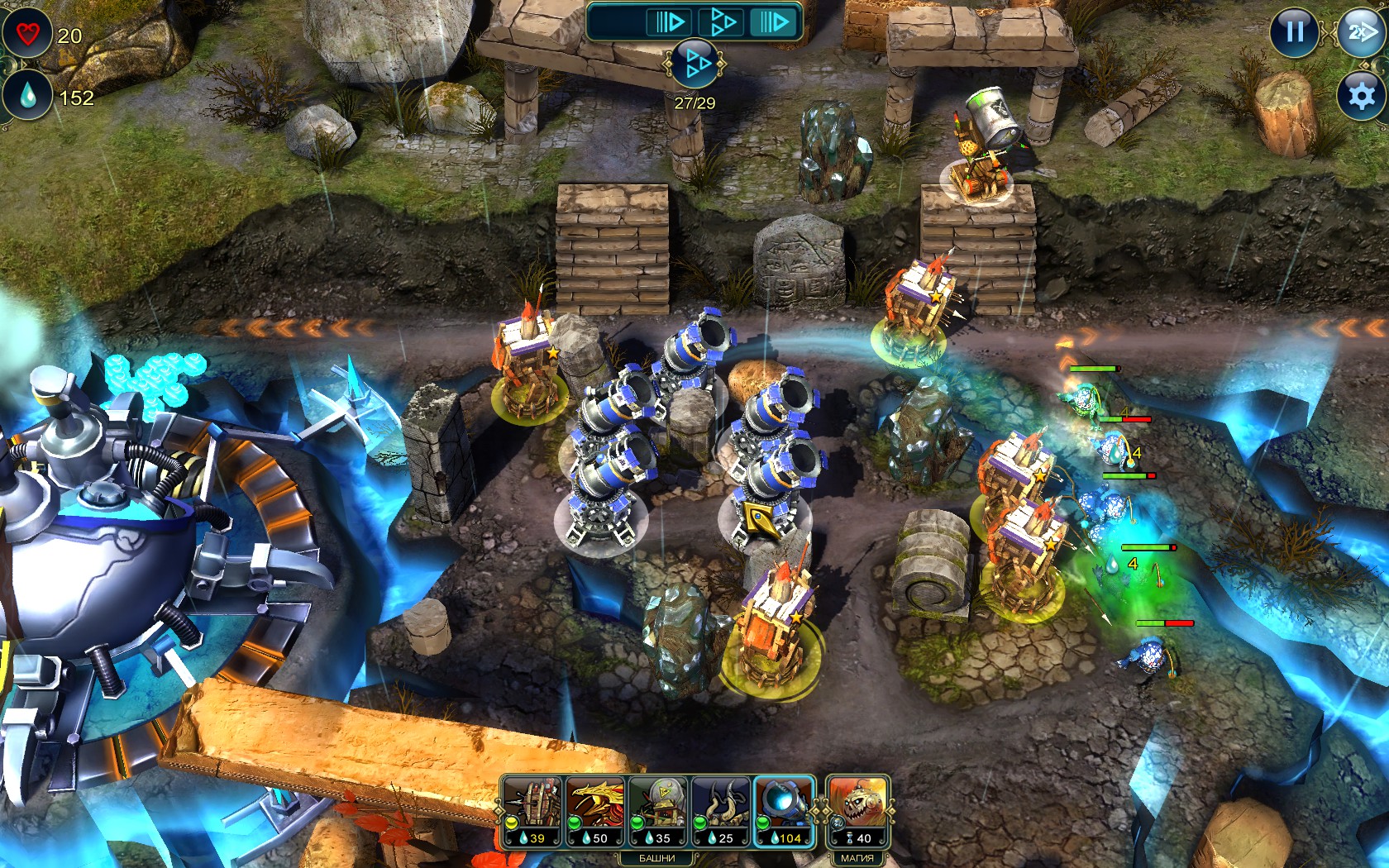Select the horned spike tower costing 25
The height and width of the screenshot is (868, 1389).
[x=720, y=811]
